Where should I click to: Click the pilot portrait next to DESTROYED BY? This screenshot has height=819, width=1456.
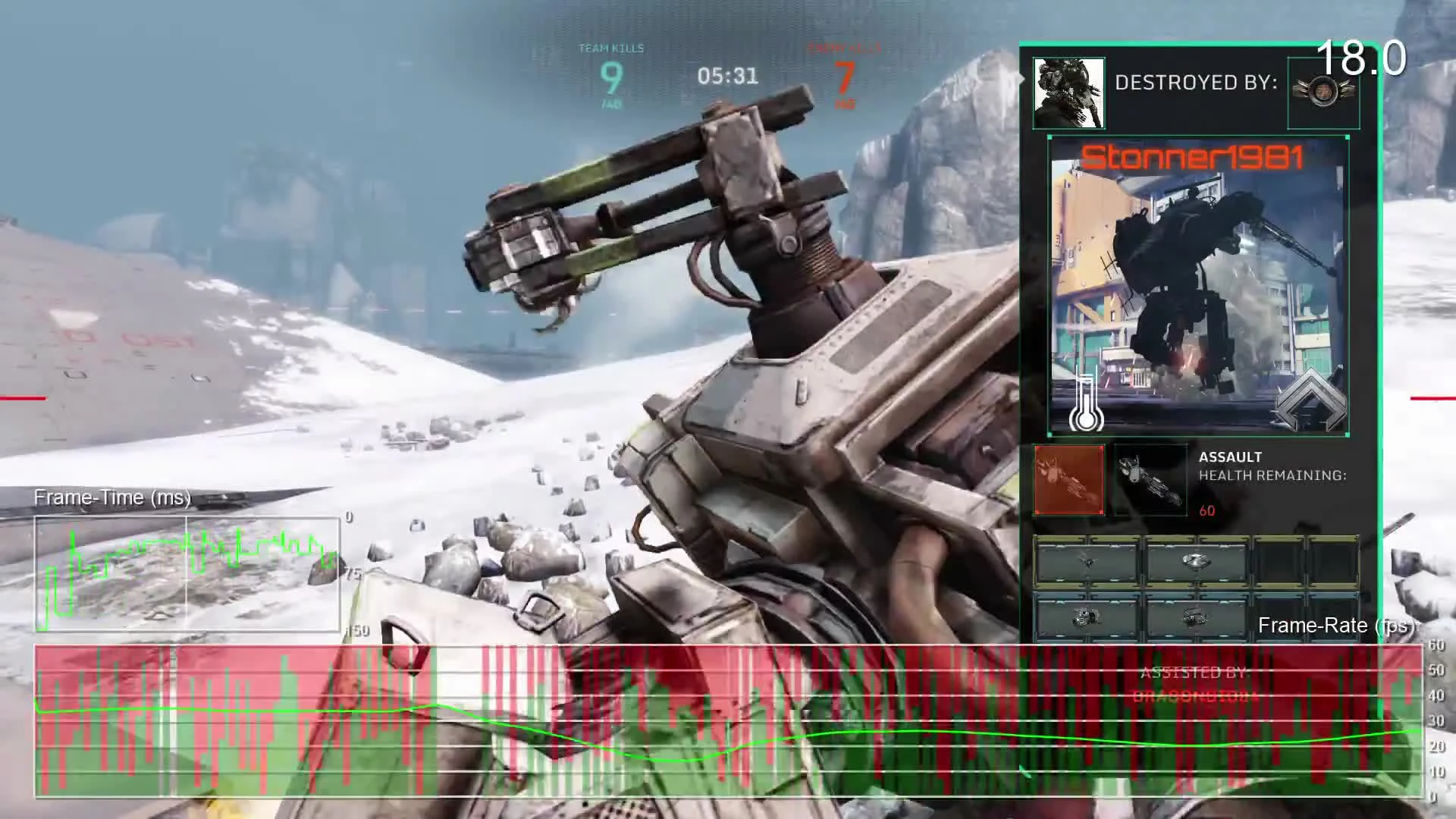tap(1068, 91)
